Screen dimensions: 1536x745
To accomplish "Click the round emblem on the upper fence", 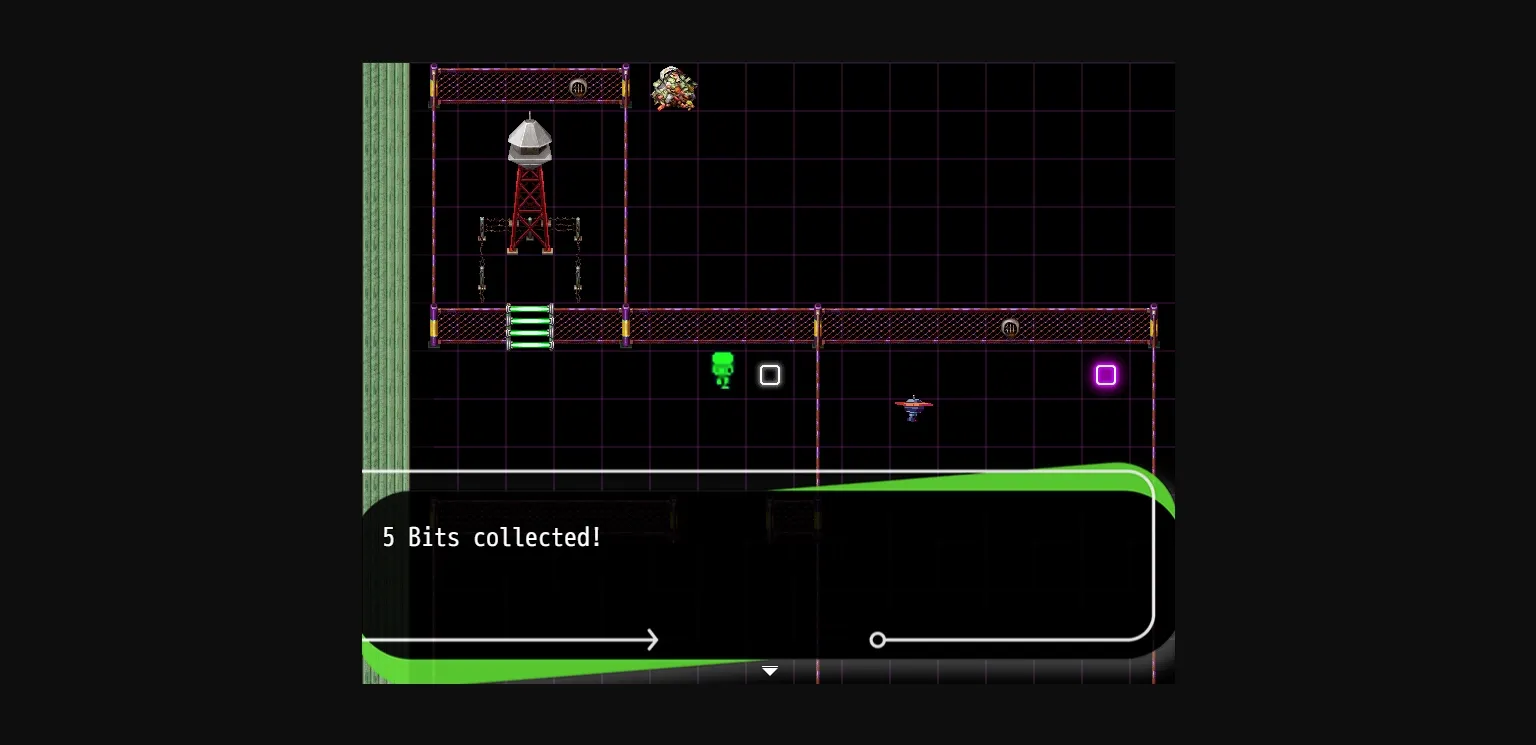I will click(x=578, y=88).
